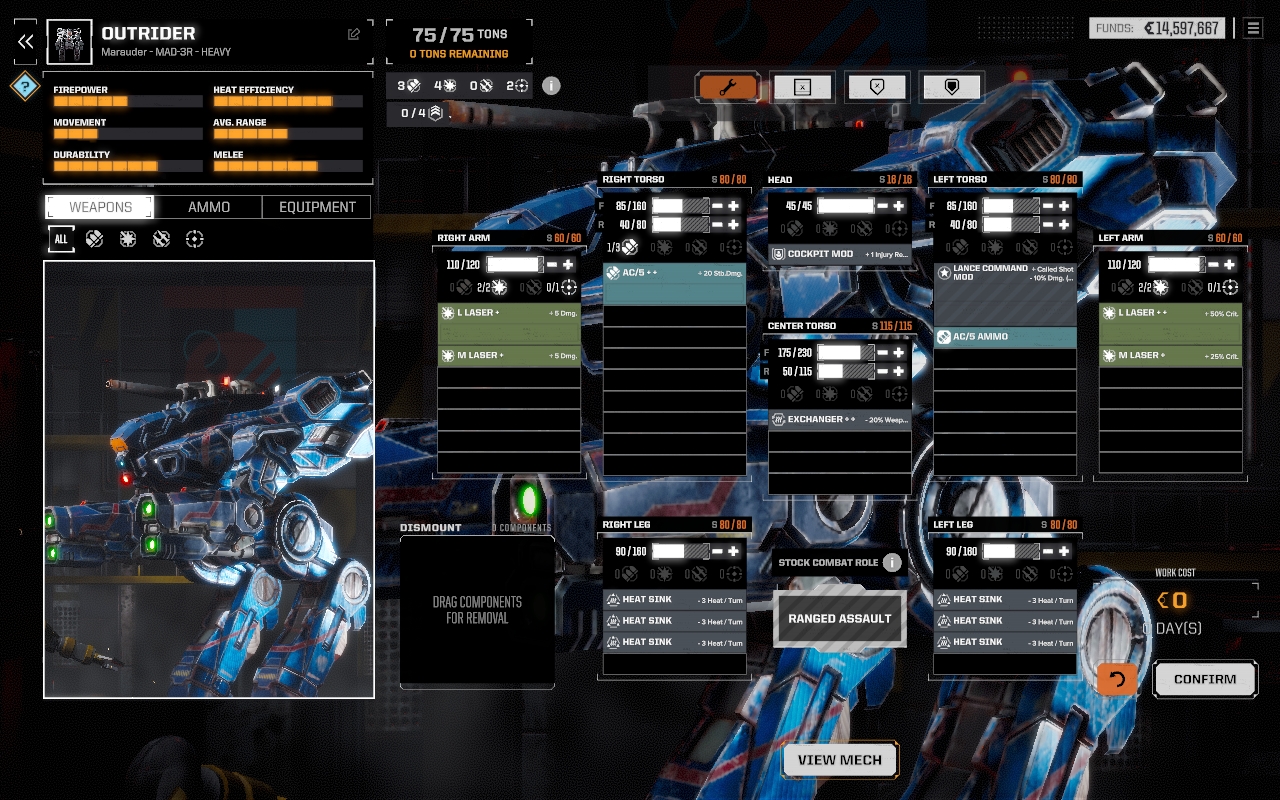Show the stock combat role info
The height and width of the screenshot is (800, 1280).
(892, 563)
